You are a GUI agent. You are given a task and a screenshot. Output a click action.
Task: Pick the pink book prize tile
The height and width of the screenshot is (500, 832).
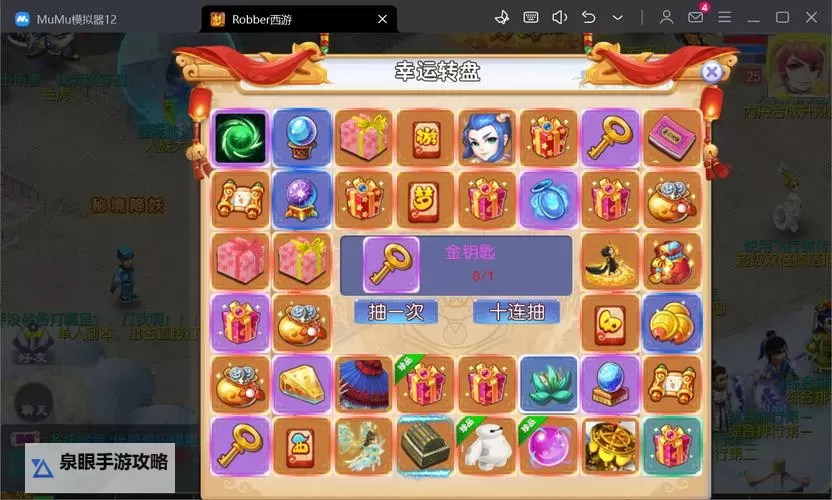click(672, 138)
